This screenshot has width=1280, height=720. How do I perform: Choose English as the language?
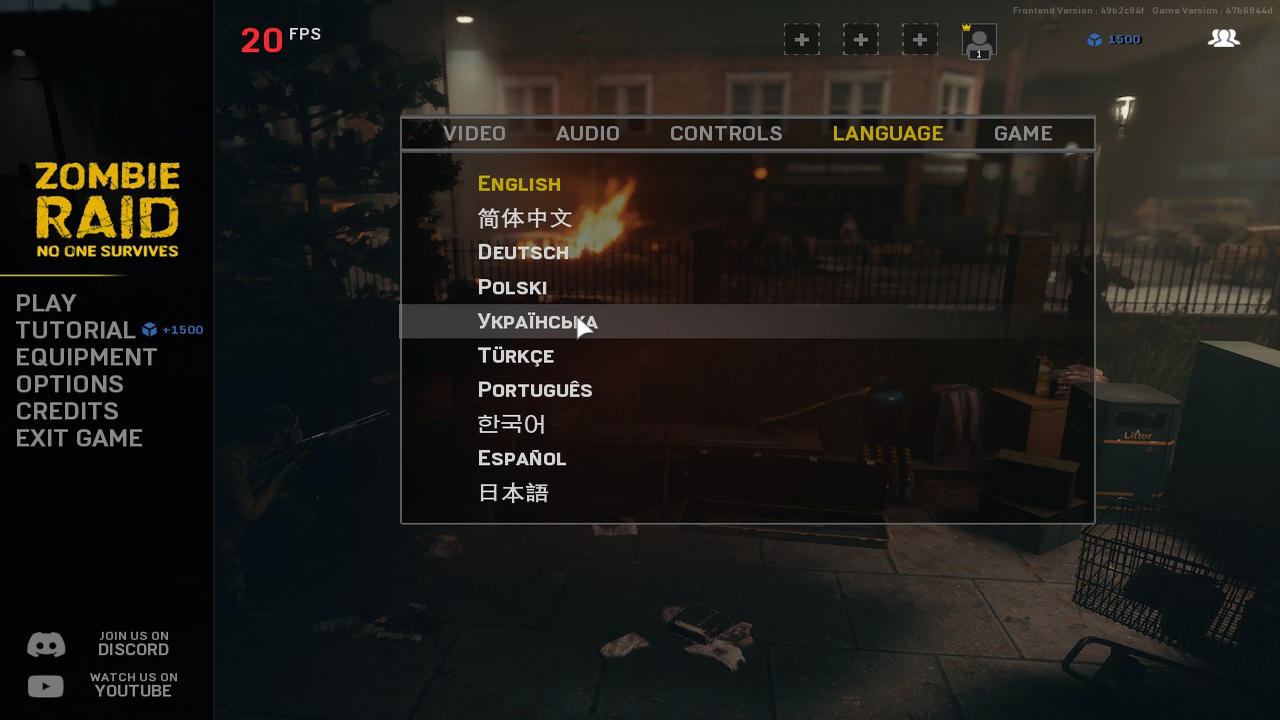tap(519, 184)
